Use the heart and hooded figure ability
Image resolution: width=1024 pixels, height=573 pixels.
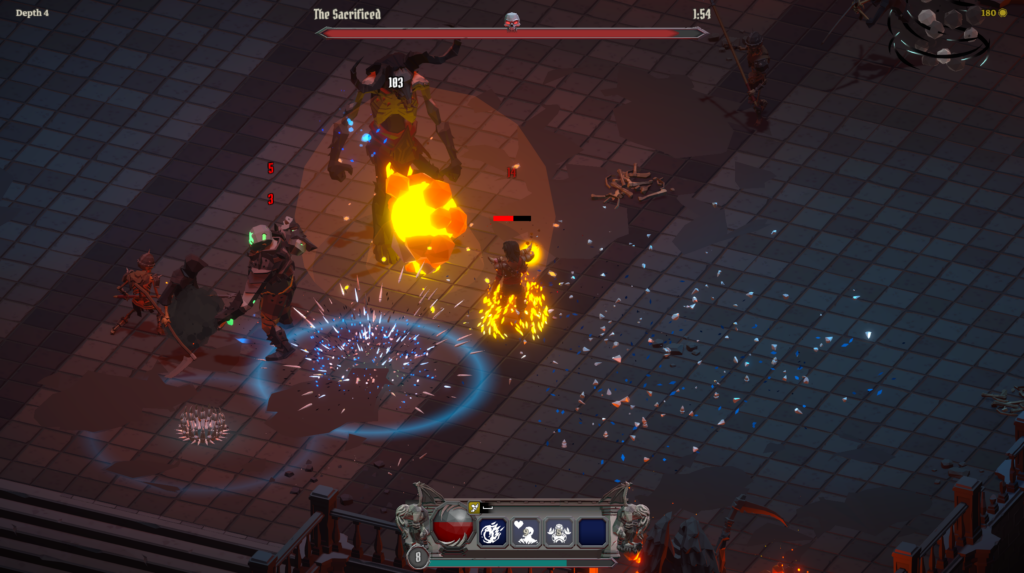526,532
